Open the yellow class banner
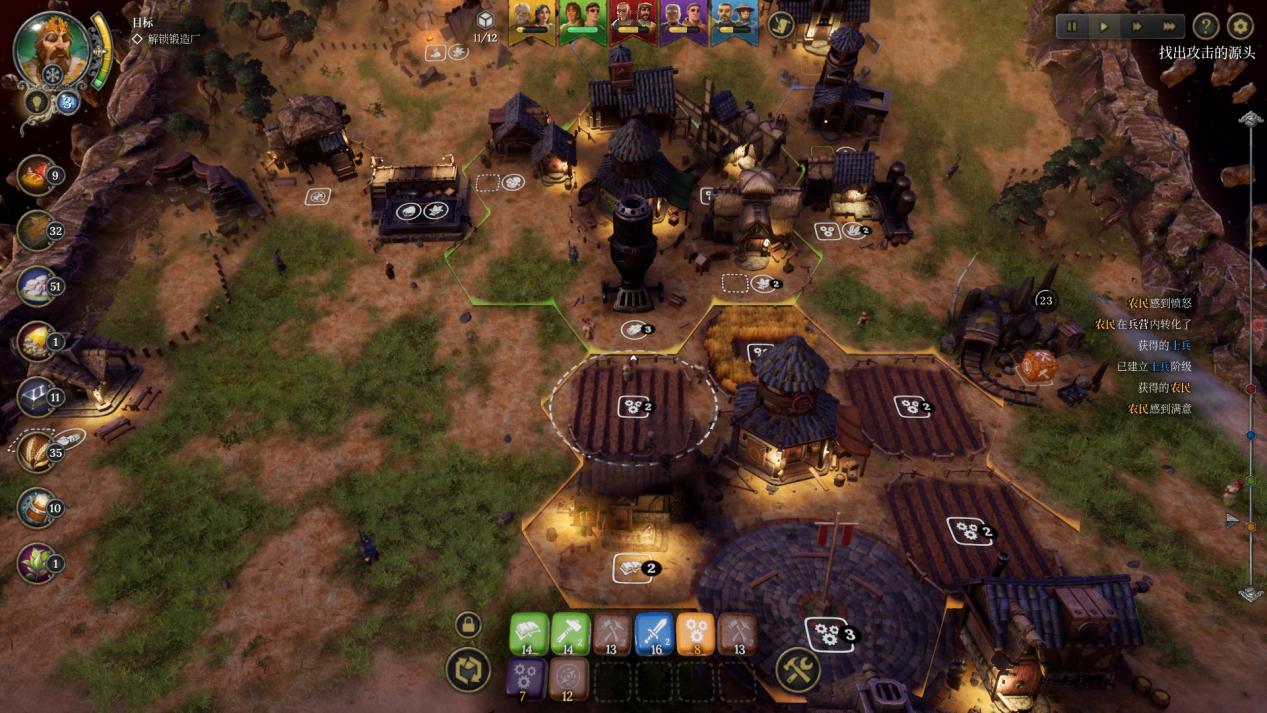 point(532,22)
